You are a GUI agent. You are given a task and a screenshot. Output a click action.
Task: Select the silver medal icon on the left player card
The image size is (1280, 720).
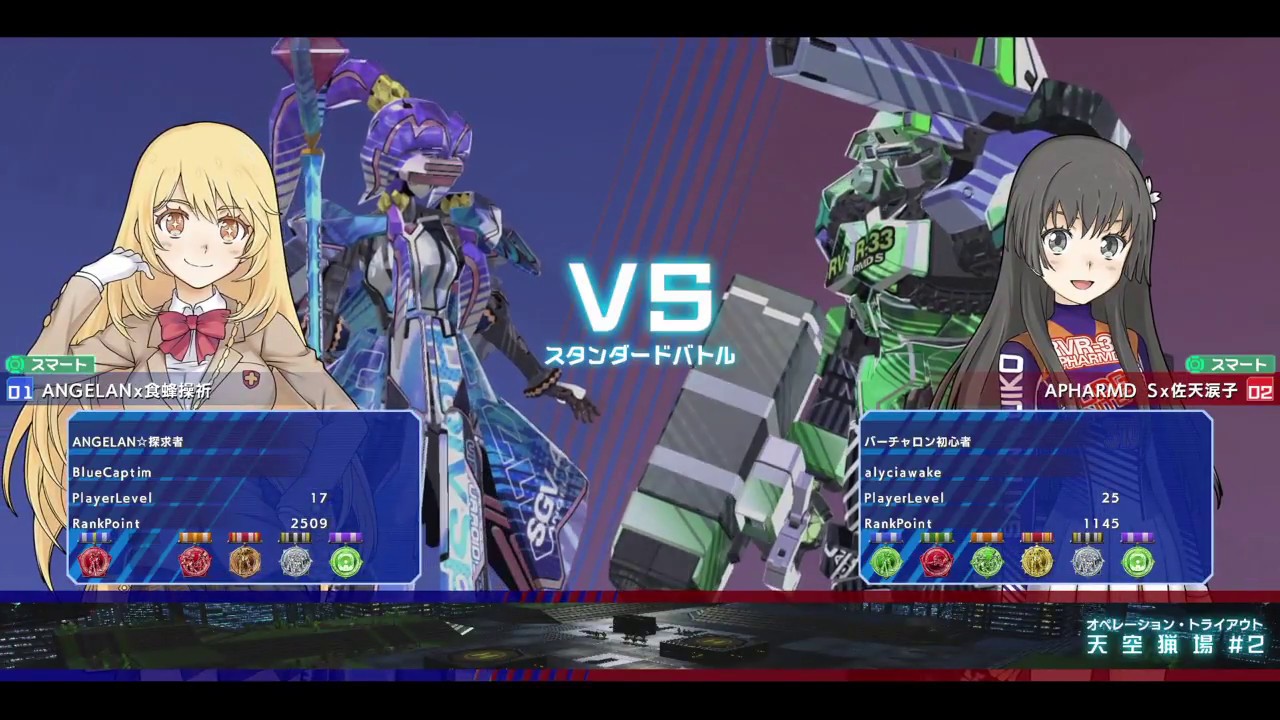click(x=296, y=562)
